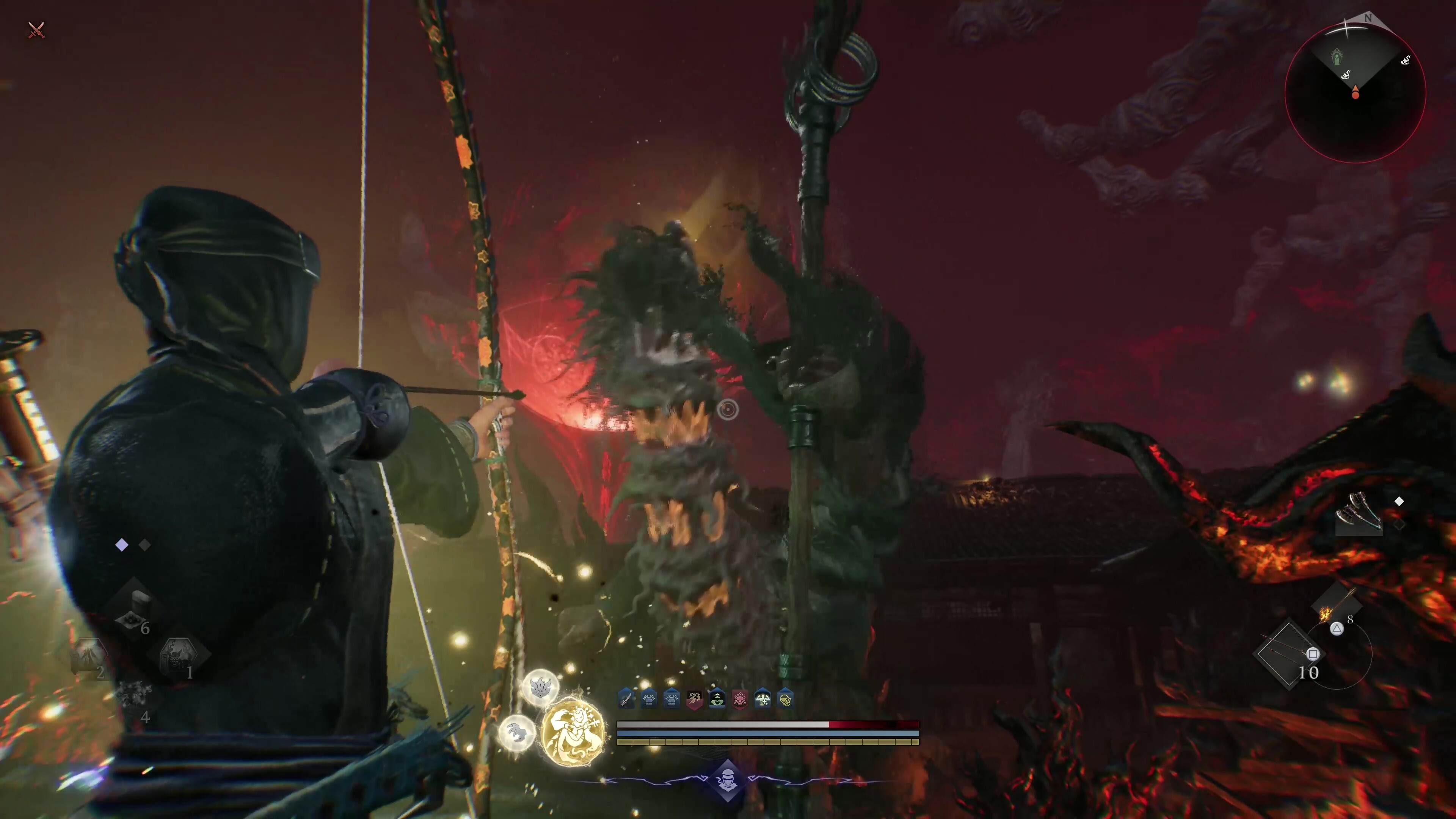
Task: Select the demon face shortcut with count 1
Action: point(179,657)
